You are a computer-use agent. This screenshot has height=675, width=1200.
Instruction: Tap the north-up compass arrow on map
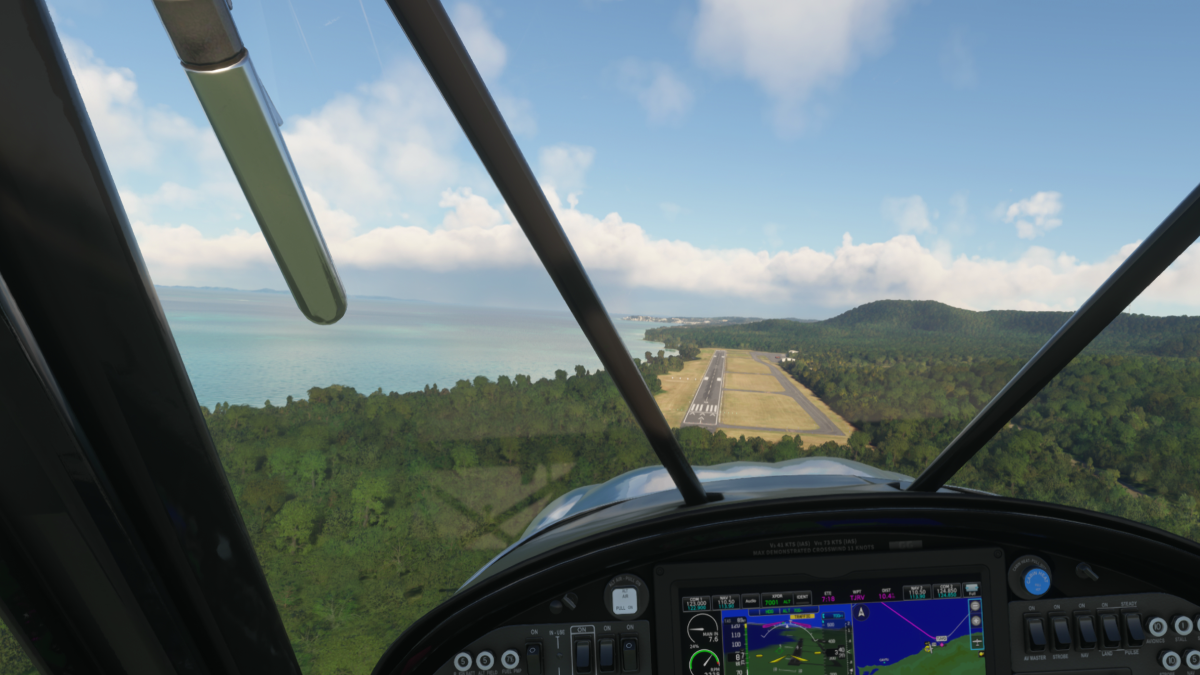pyautogui.click(x=860, y=612)
